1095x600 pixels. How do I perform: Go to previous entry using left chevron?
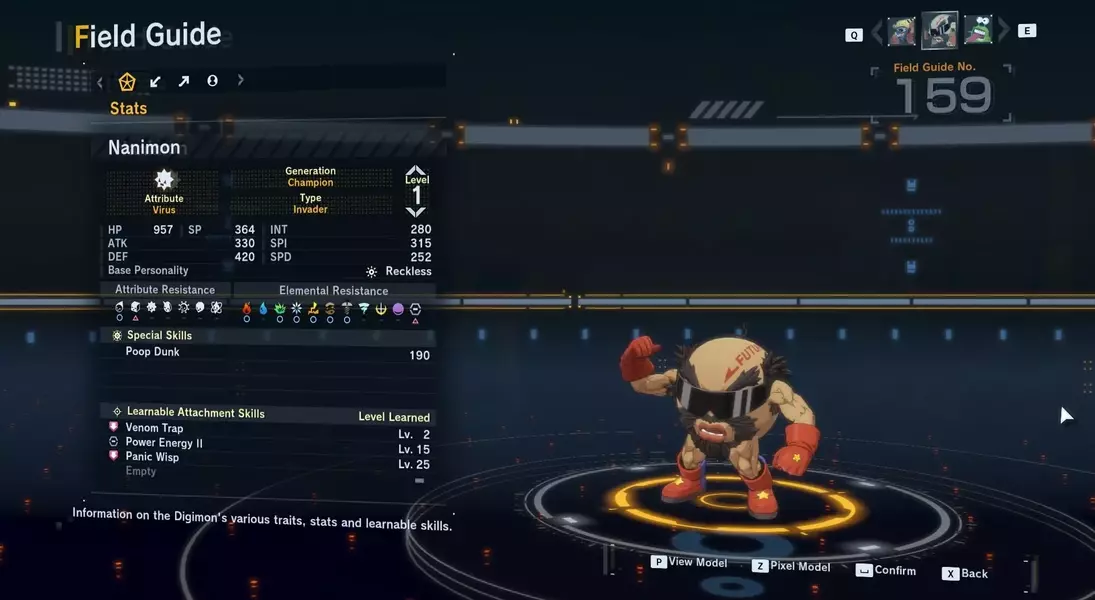point(877,32)
